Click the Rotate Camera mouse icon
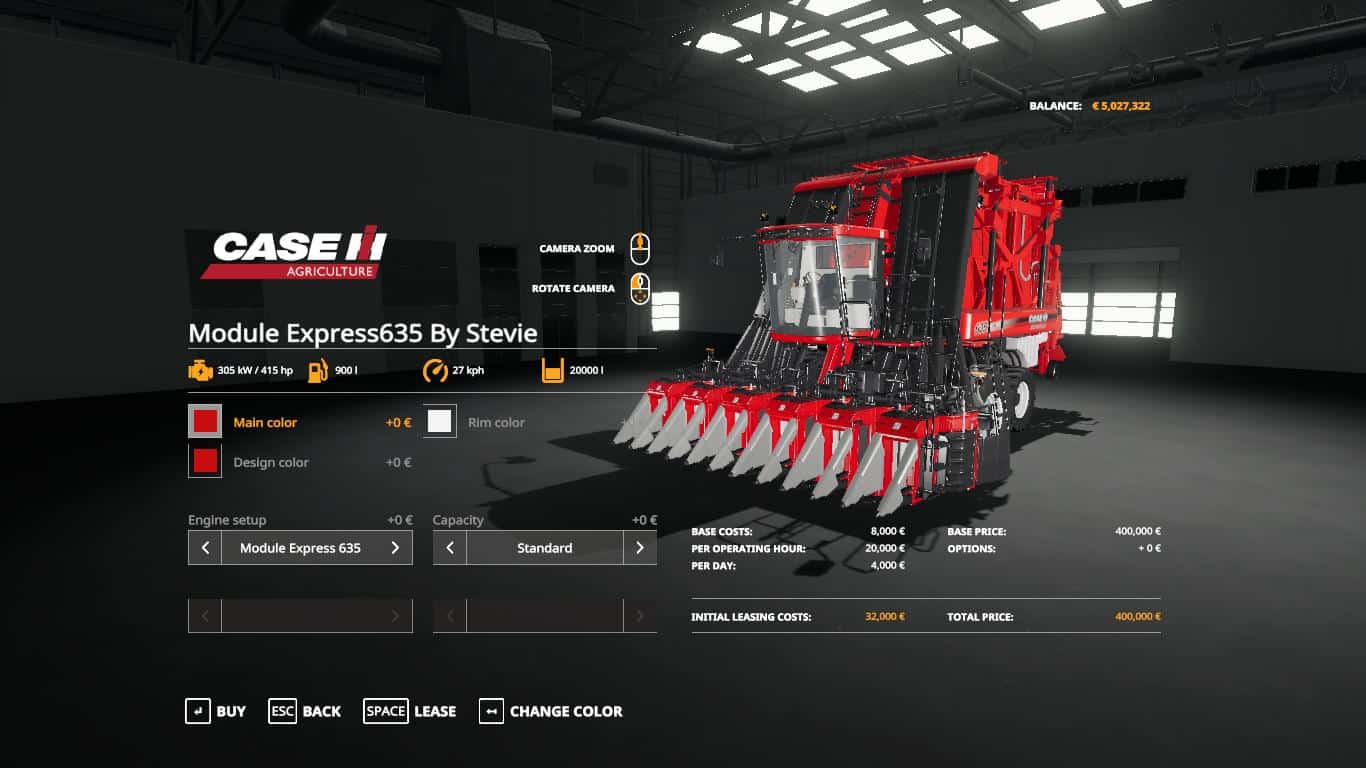The width and height of the screenshot is (1366, 768). tap(640, 287)
